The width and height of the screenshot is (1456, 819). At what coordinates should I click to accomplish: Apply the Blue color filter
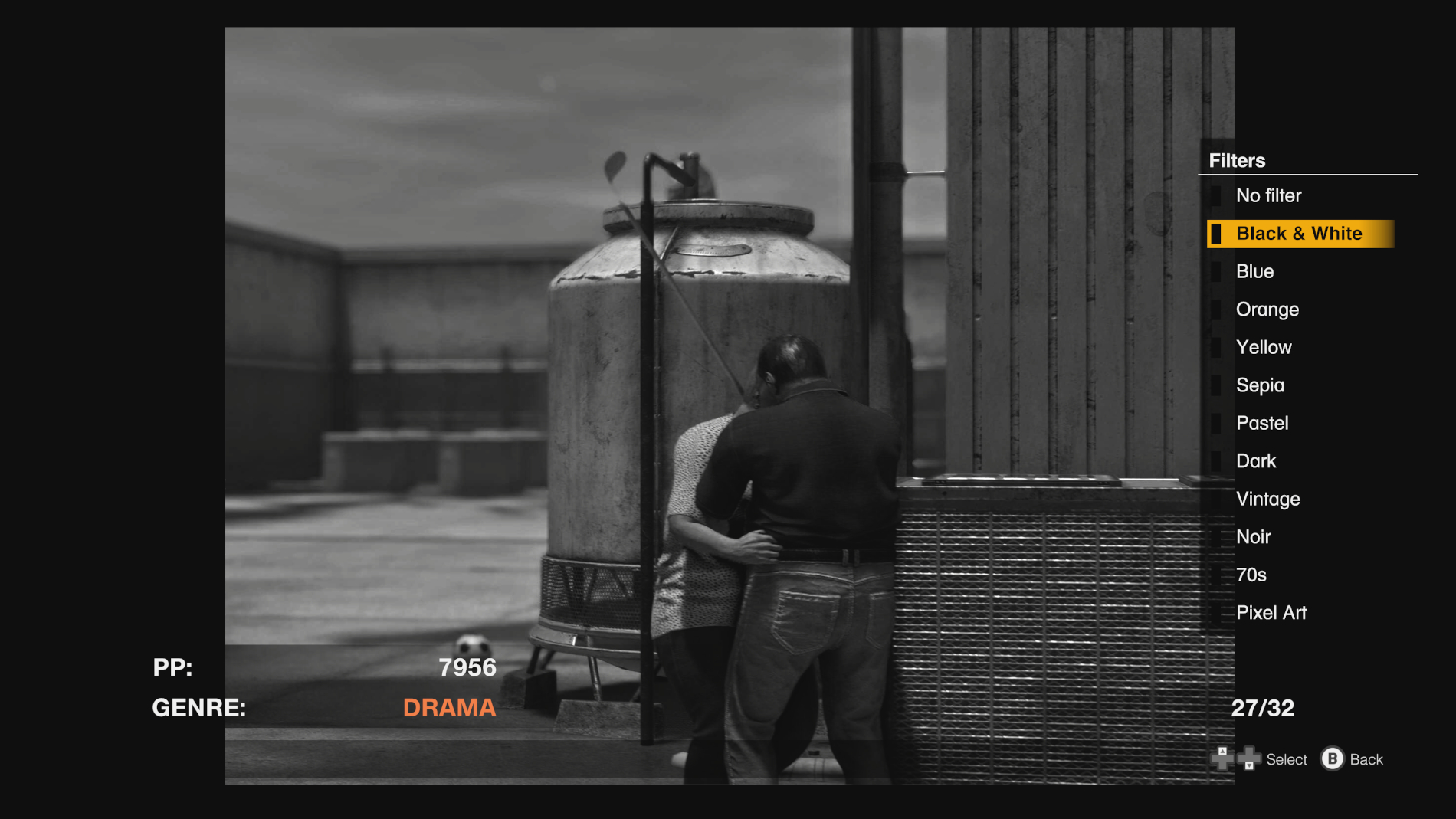[1254, 271]
